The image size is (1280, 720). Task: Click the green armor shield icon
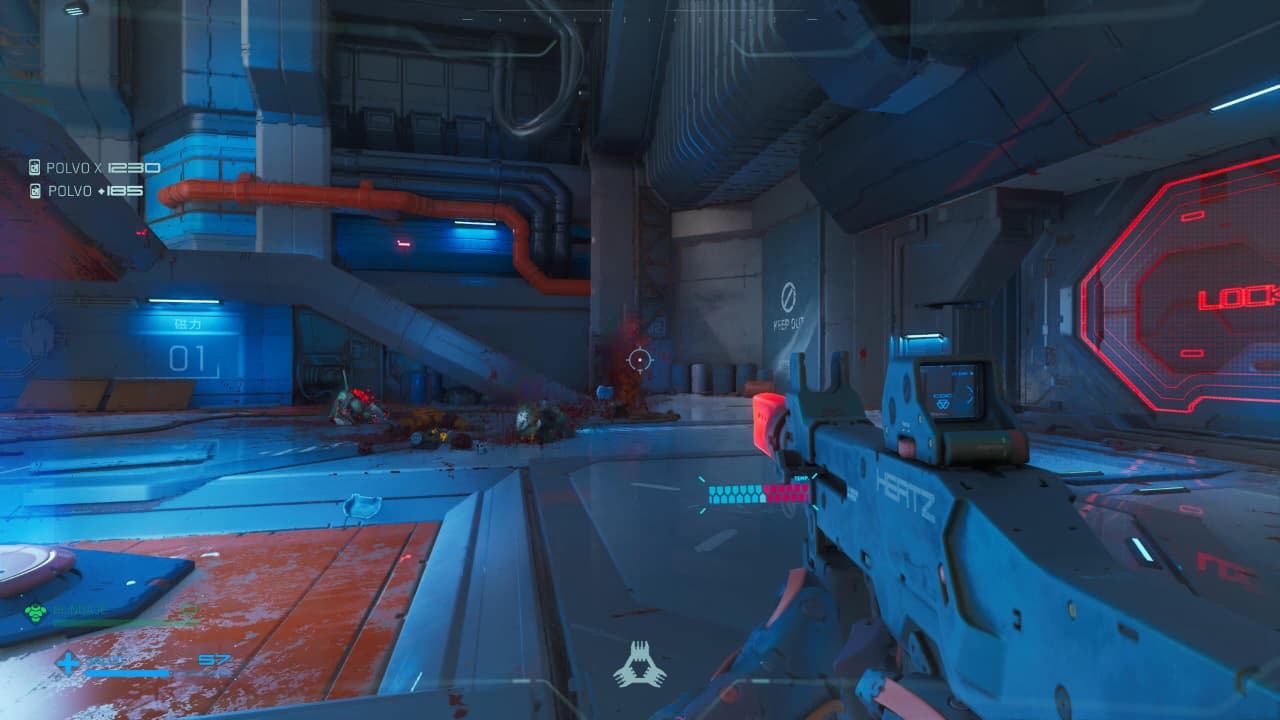(36, 613)
